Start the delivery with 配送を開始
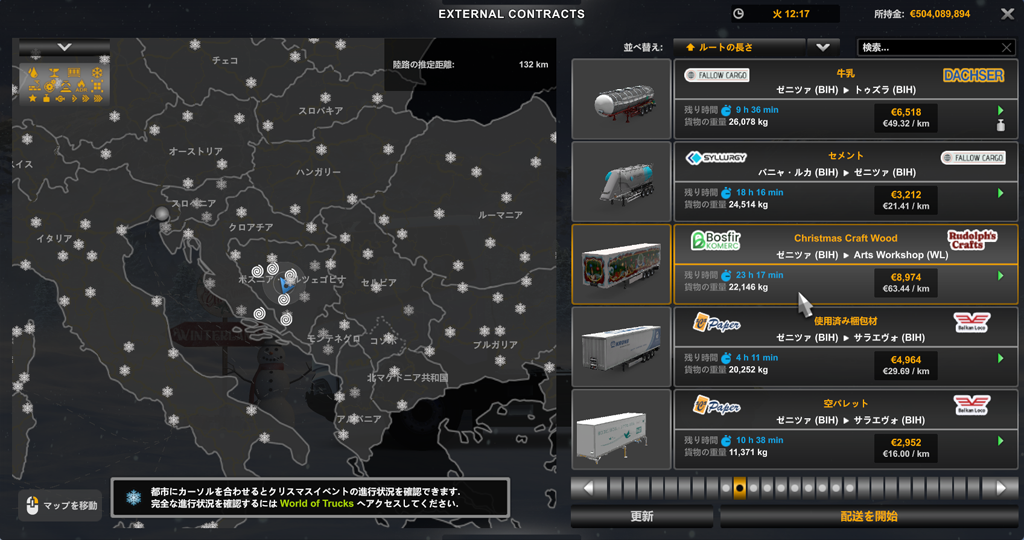This screenshot has height=540, width=1024. coord(868,517)
